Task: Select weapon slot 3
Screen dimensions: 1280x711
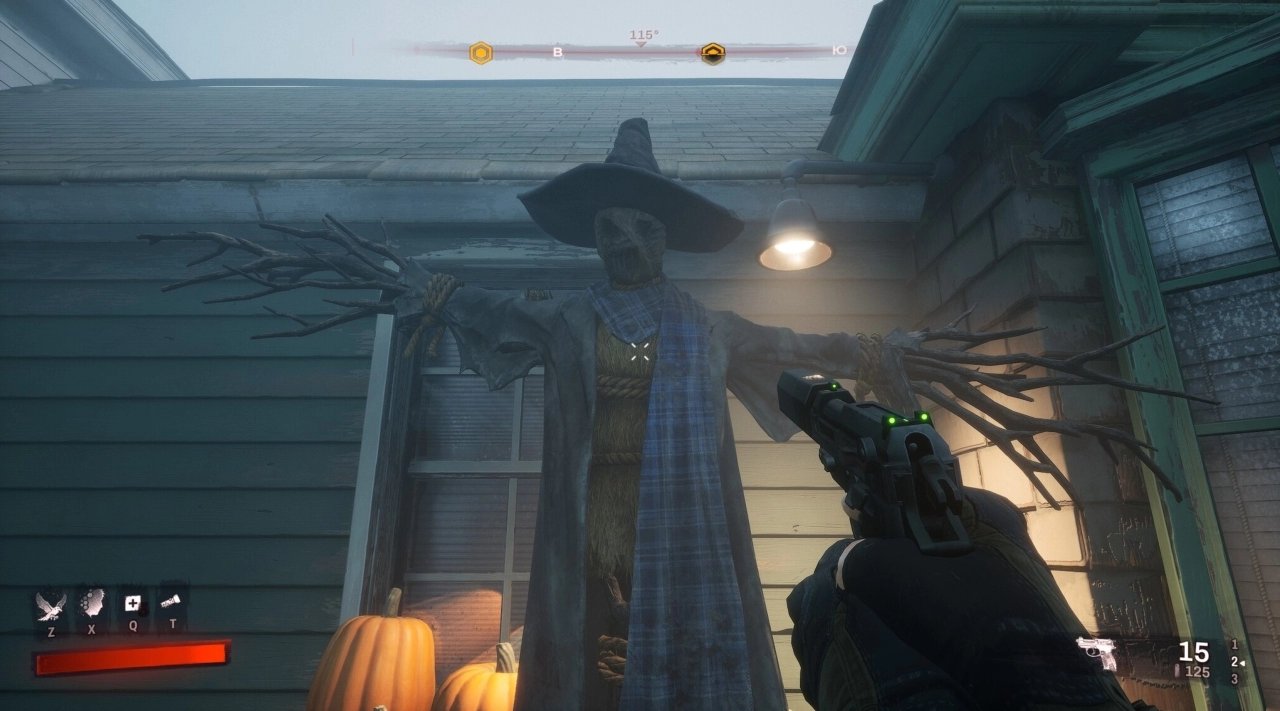Action: 1235,680
